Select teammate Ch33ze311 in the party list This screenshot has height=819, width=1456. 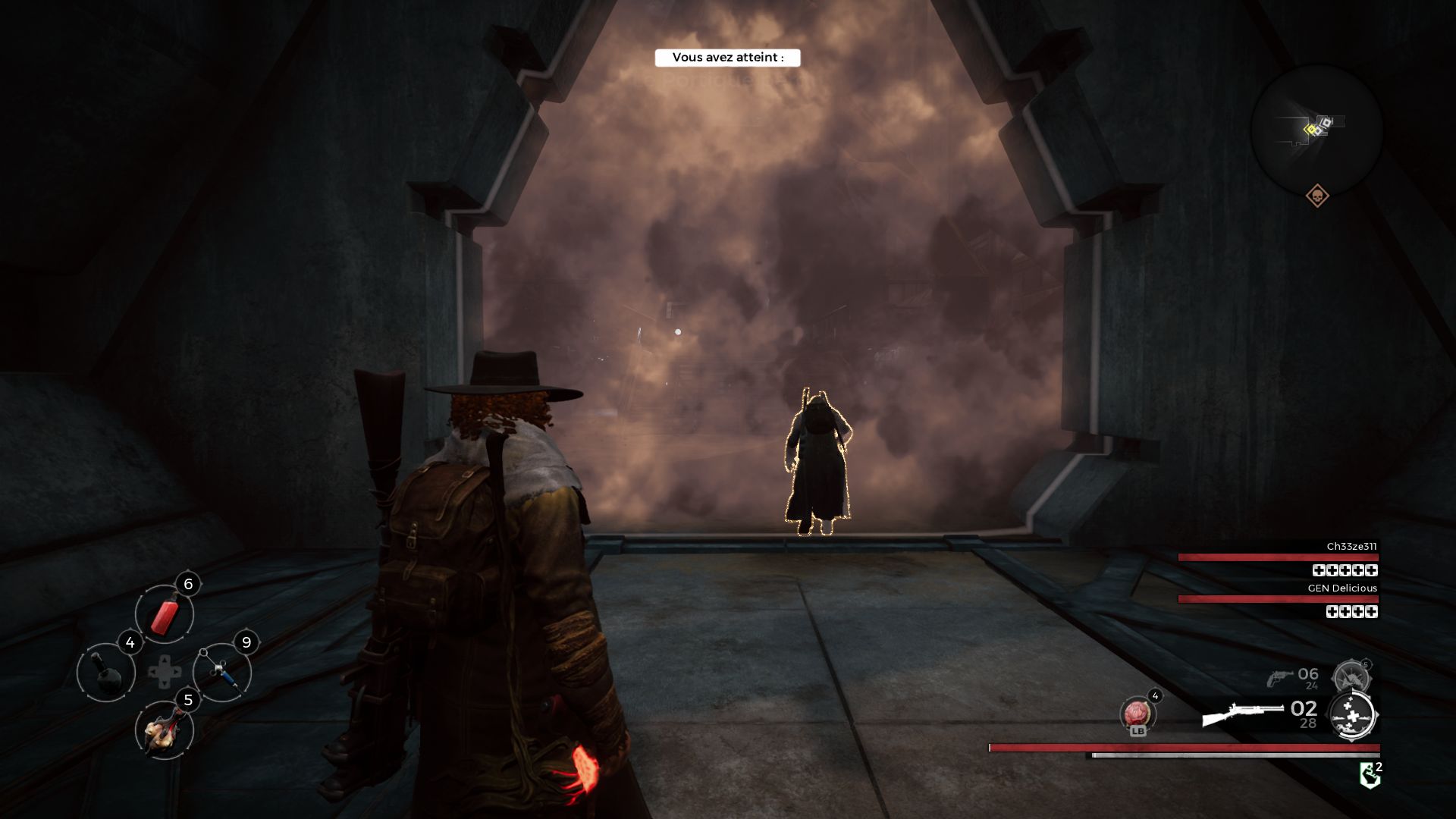click(x=1351, y=547)
